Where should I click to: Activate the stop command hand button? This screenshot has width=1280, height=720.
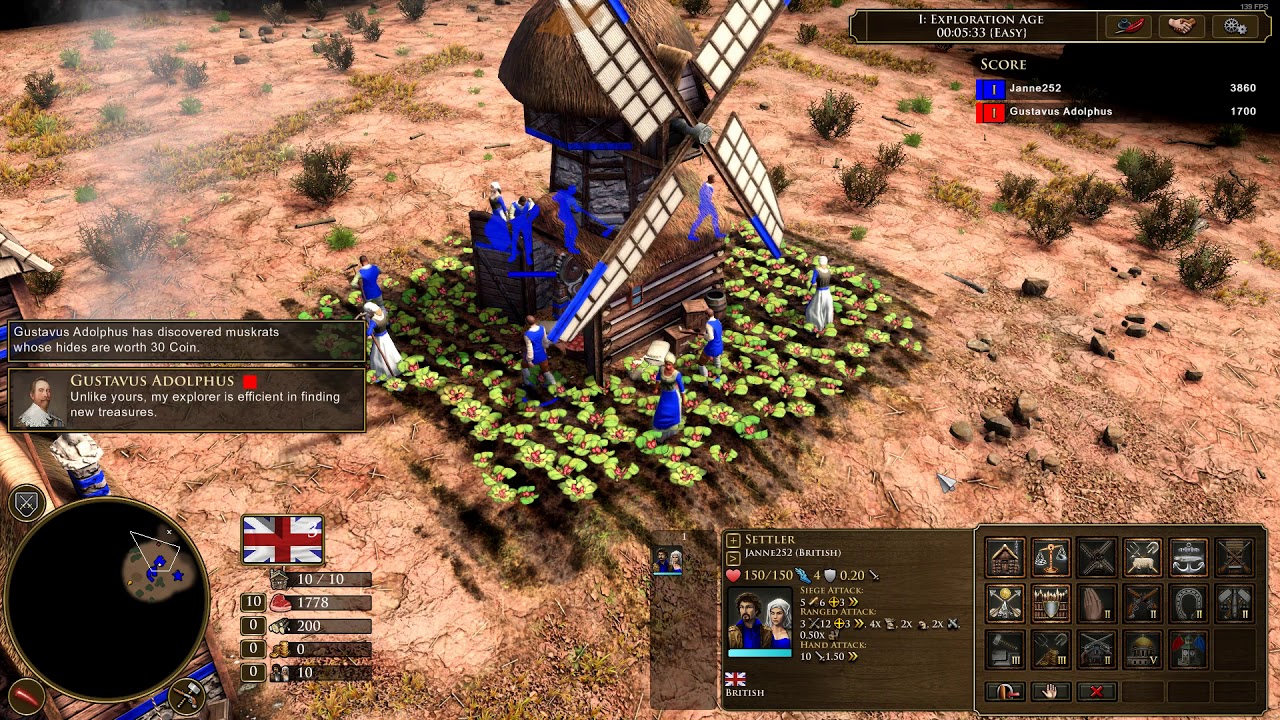(1050, 691)
